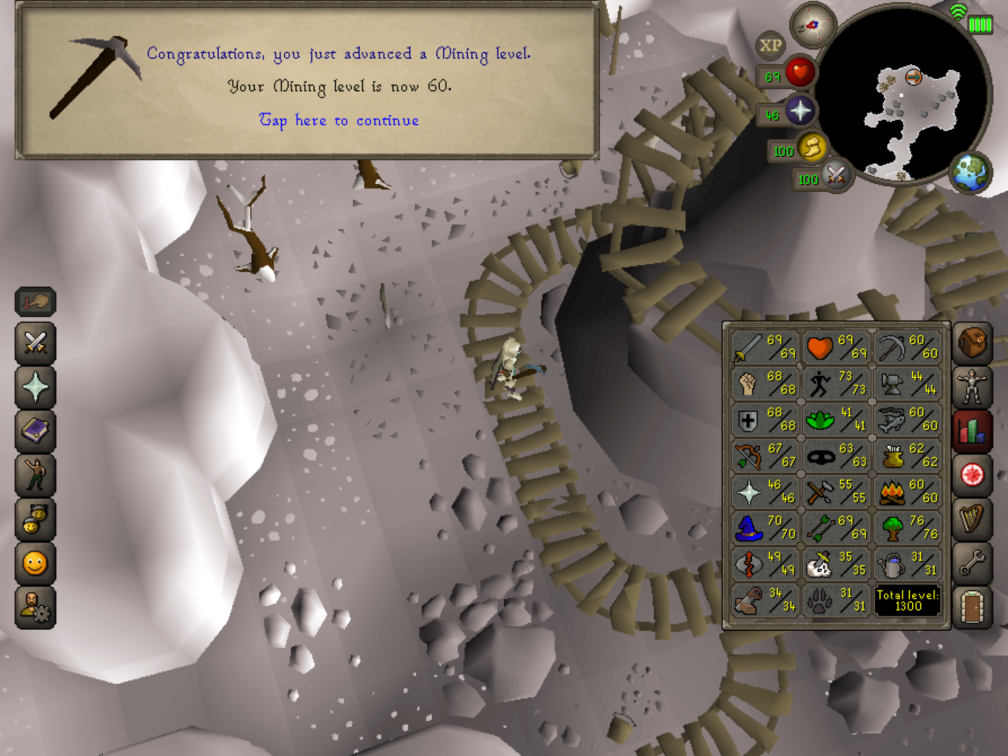The image size is (1008, 756).
Task: Open the world map globe
Action: click(970, 171)
